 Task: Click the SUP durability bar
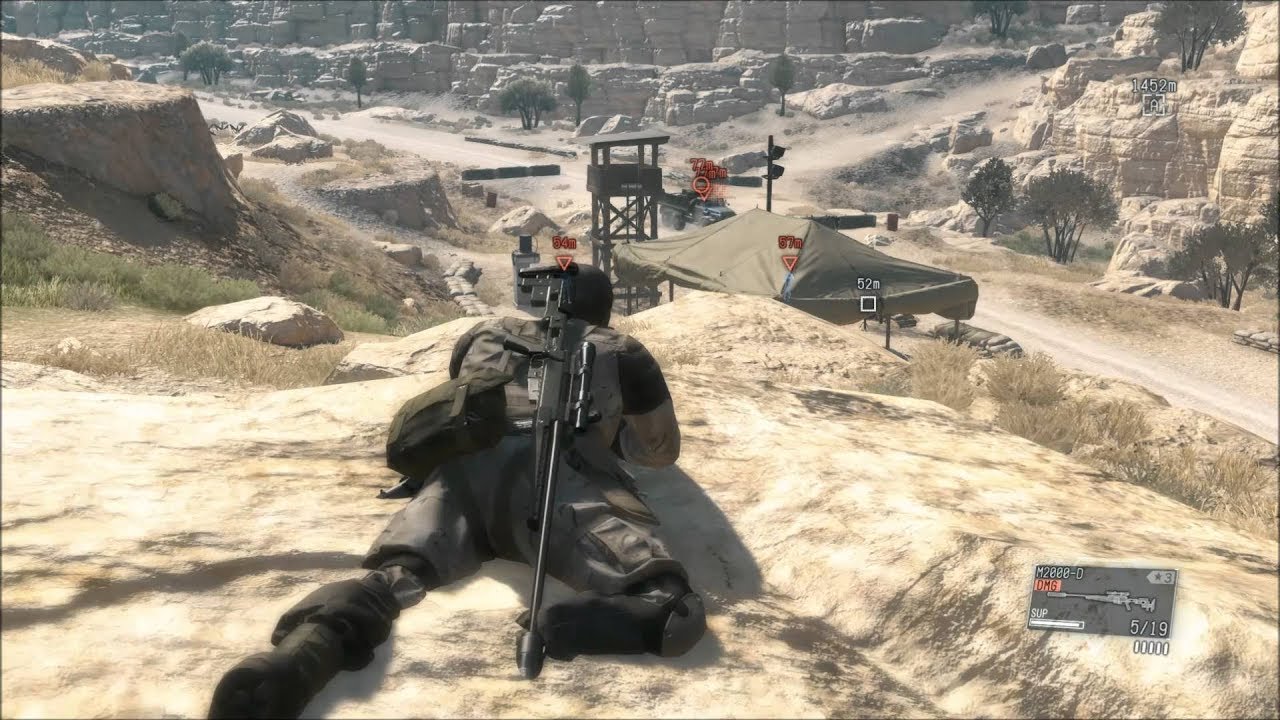coord(1056,623)
